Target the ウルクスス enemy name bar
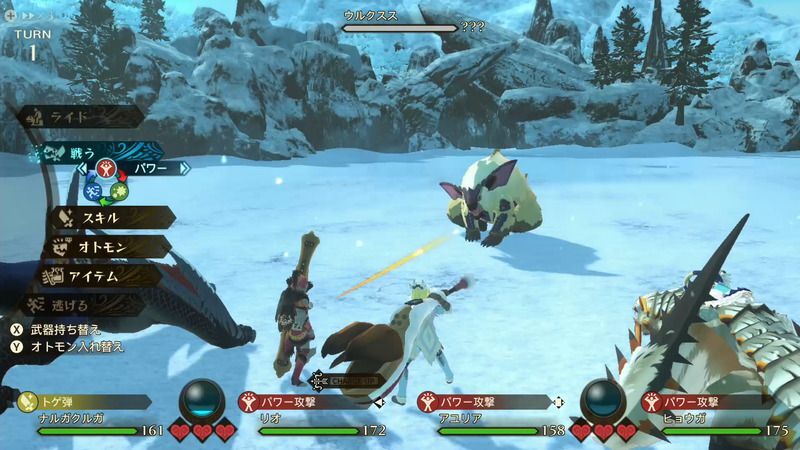800x450 pixels. pyautogui.click(x=400, y=22)
